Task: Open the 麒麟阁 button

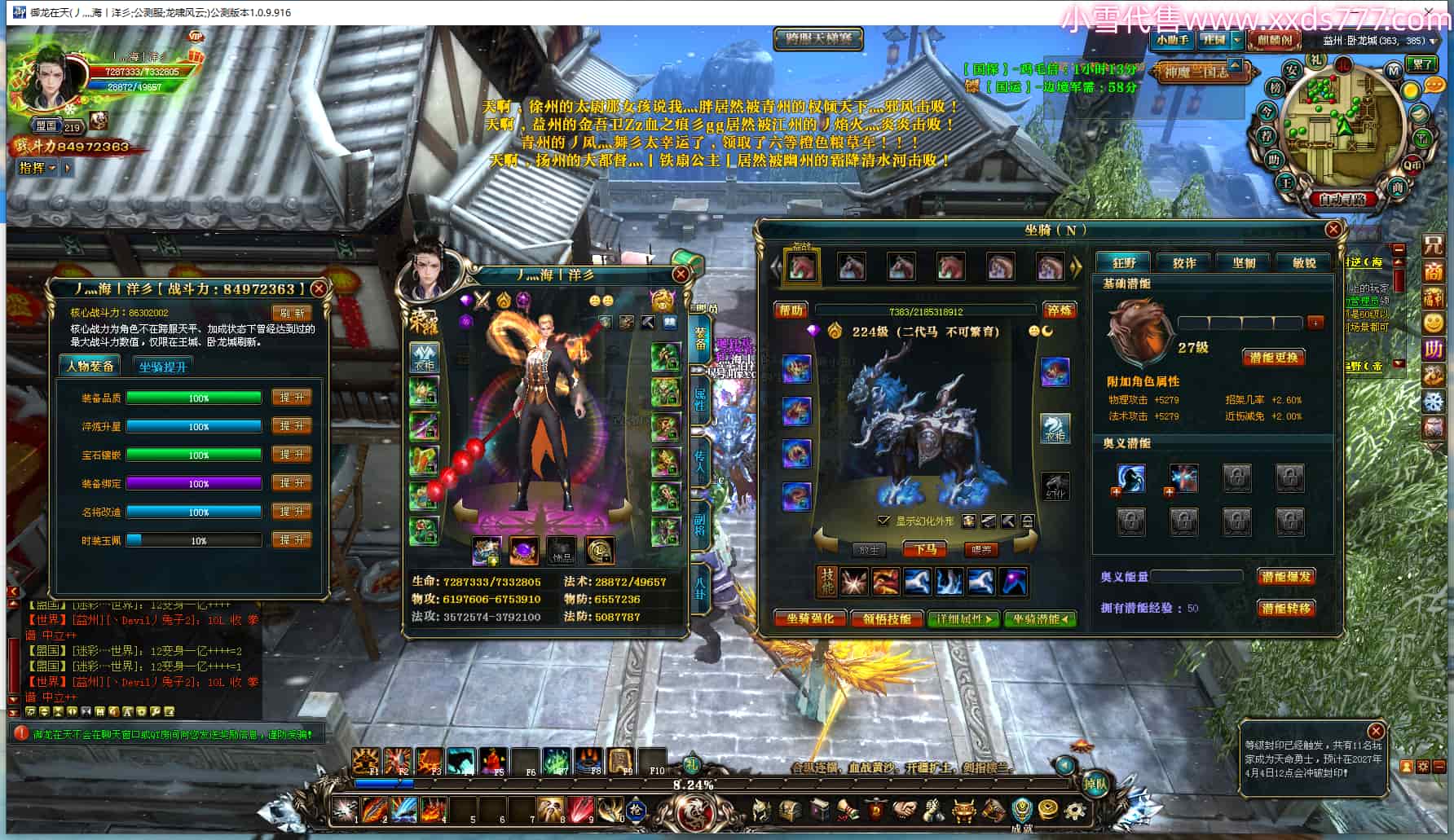Action: coord(1274,40)
